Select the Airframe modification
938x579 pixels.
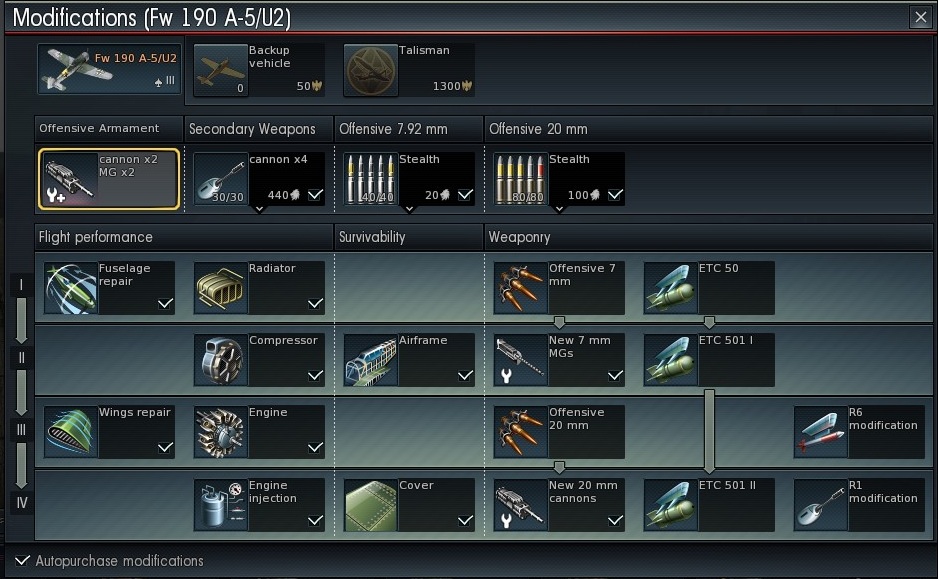tap(408, 360)
